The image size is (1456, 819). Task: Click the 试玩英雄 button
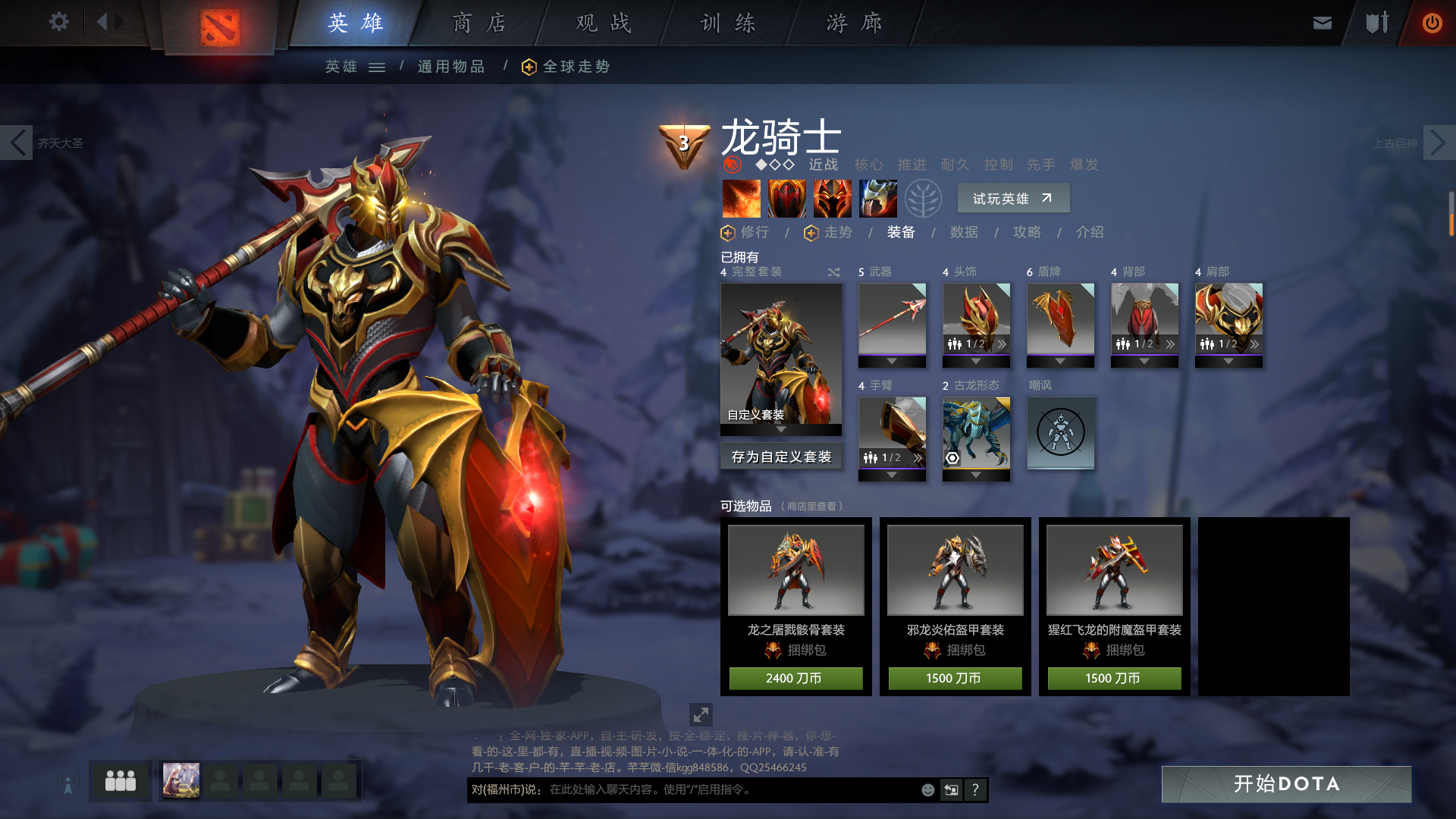pos(1013,198)
